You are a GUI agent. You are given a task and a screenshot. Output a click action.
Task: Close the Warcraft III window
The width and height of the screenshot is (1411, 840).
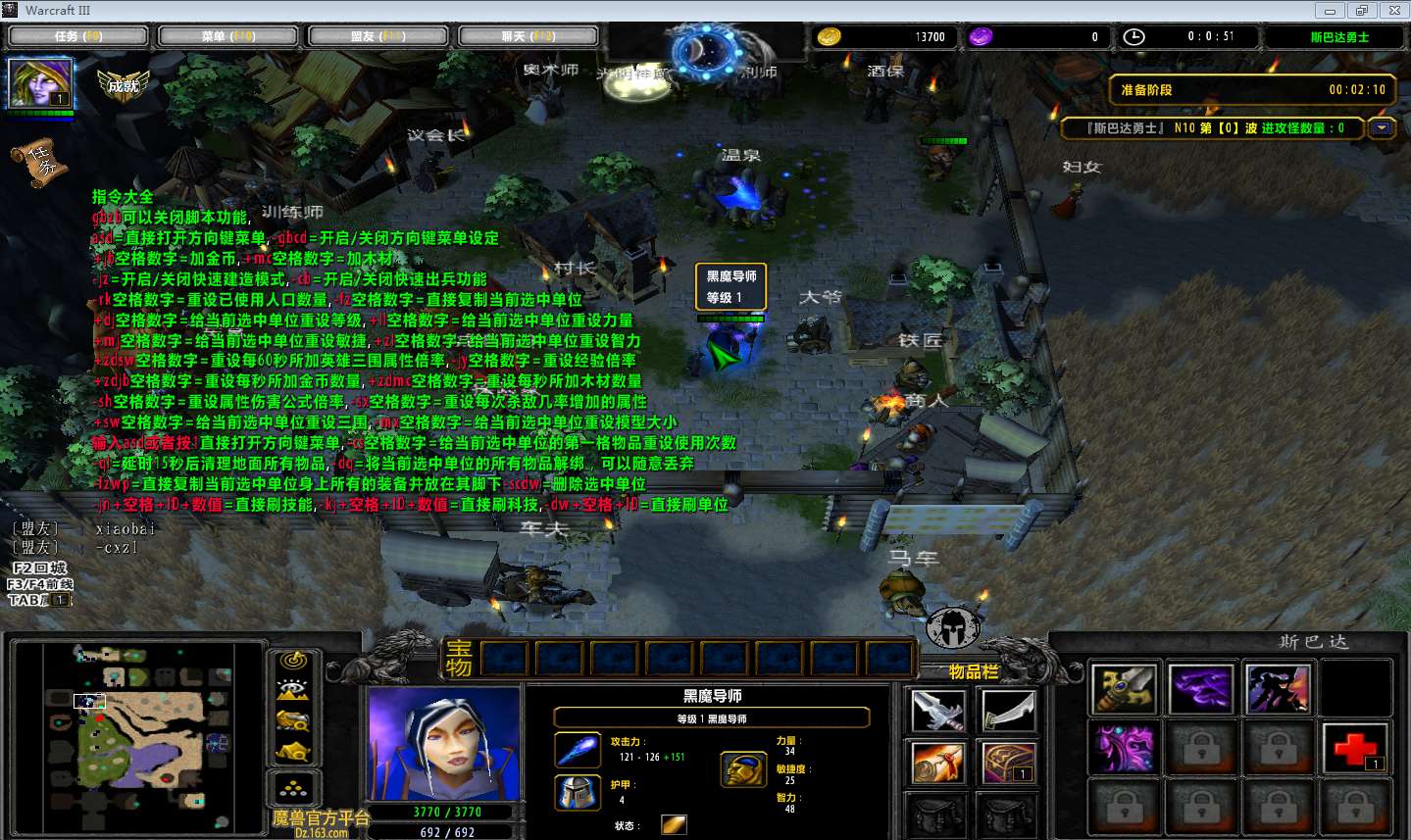pos(1394,11)
